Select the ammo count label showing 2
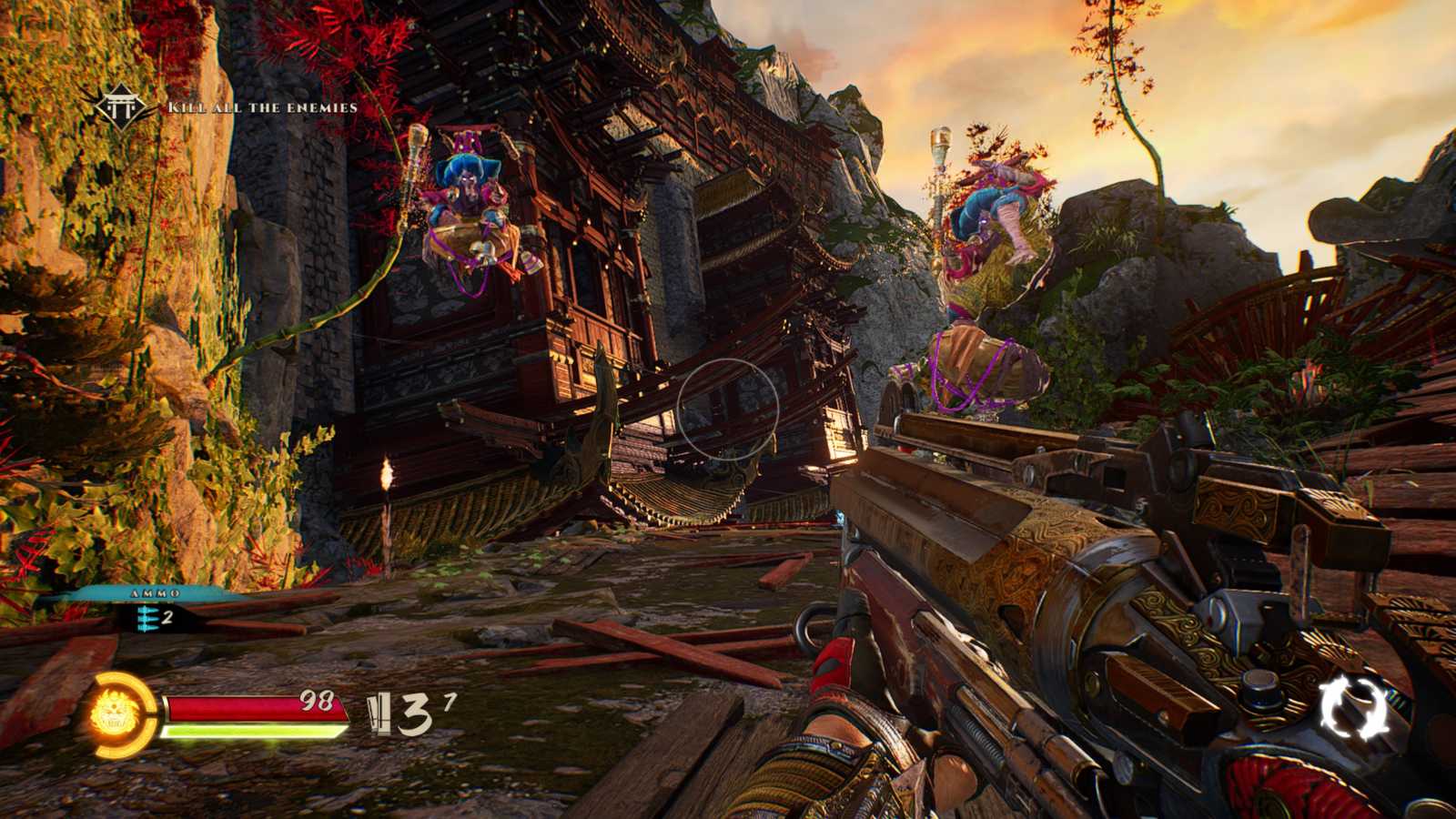This screenshot has height=819, width=1456. (x=167, y=617)
